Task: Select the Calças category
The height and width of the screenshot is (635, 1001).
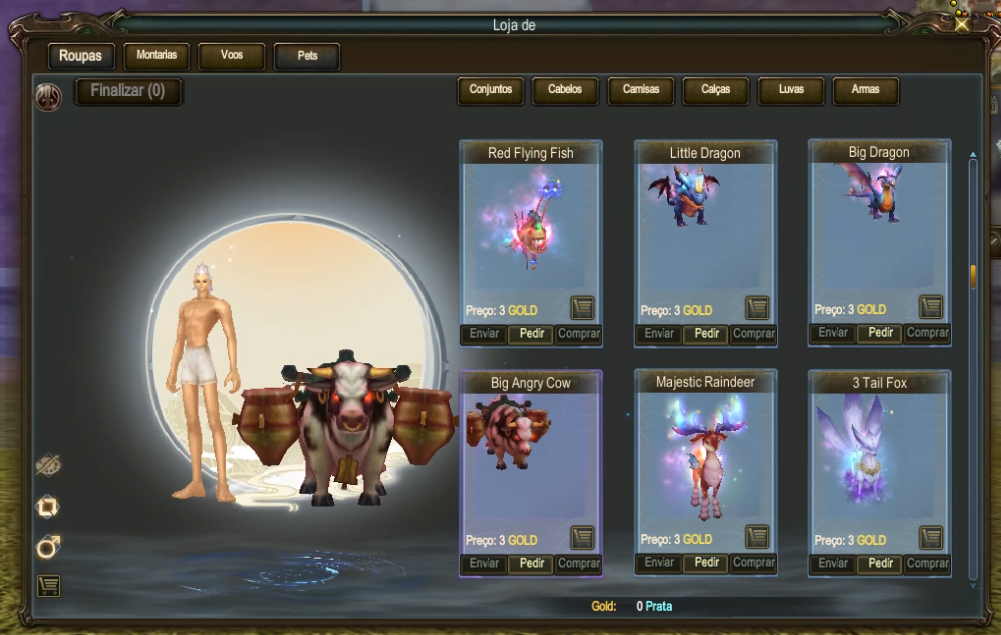Action: click(715, 90)
